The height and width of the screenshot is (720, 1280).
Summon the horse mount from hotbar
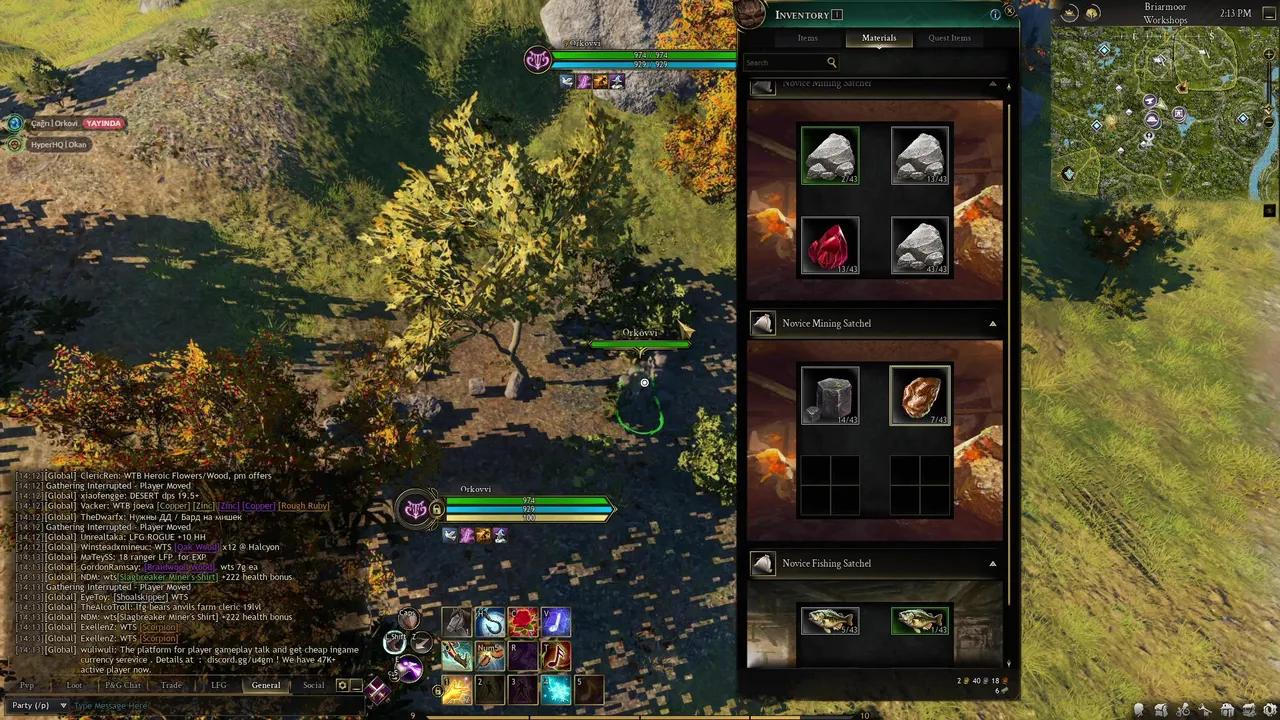click(x=457, y=623)
